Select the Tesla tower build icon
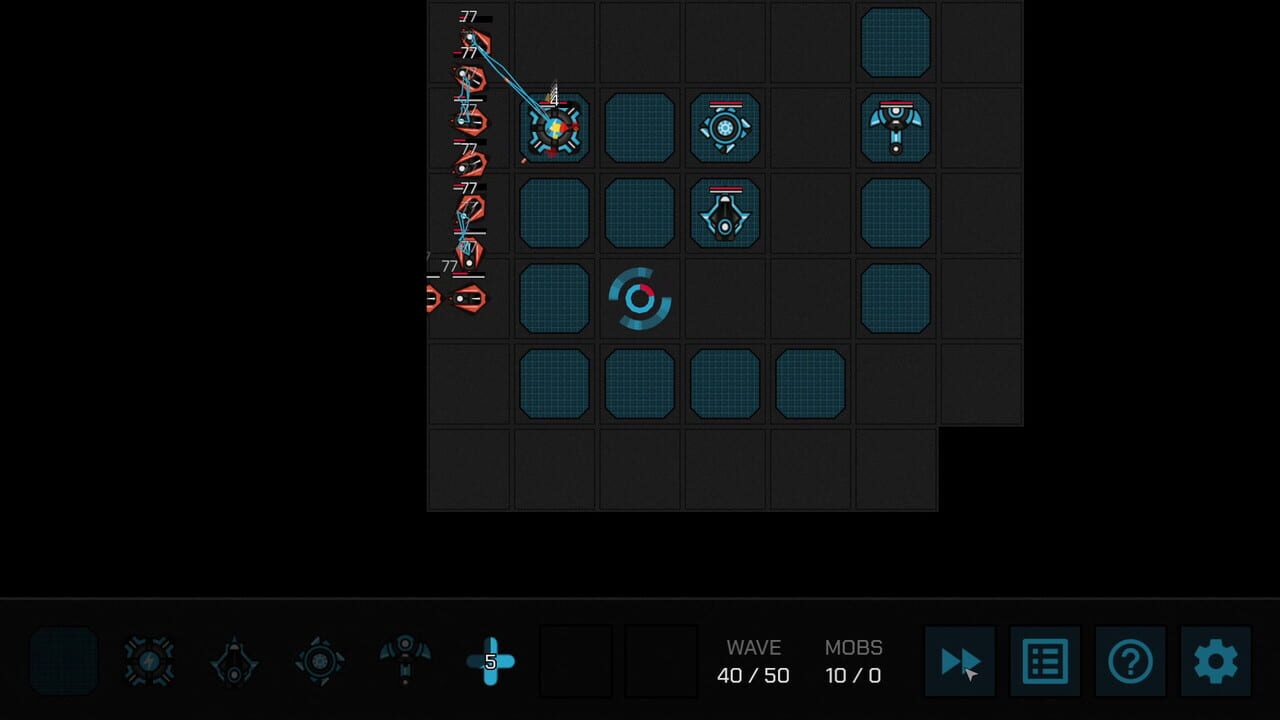Image resolution: width=1280 pixels, height=720 pixels. pyautogui.click(x=149, y=662)
